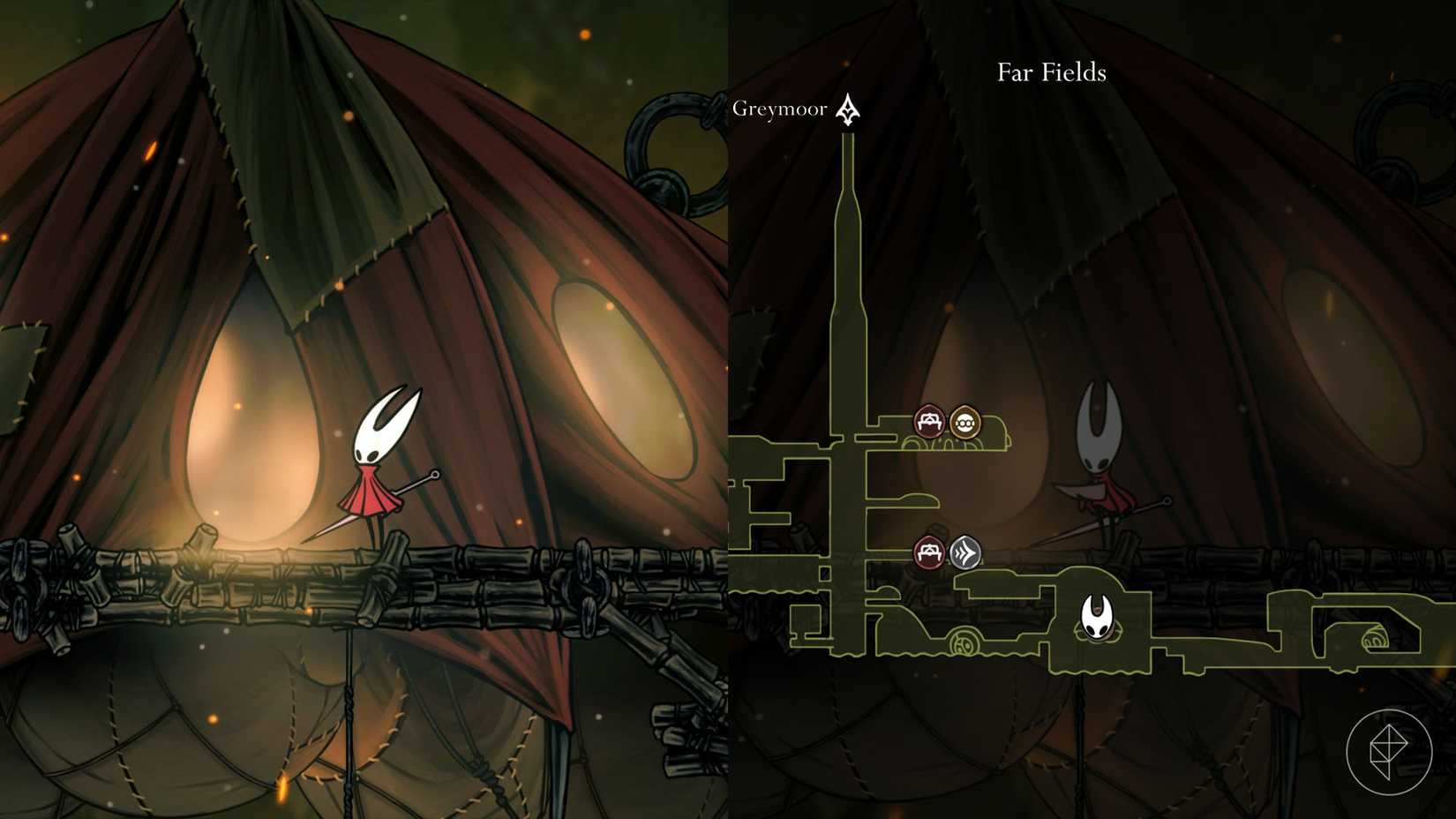Image resolution: width=1456 pixels, height=819 pixels.
Task: Click Hornet's needle stuck in the bridge
Action: pyautogui.click(x=379, y=512)
